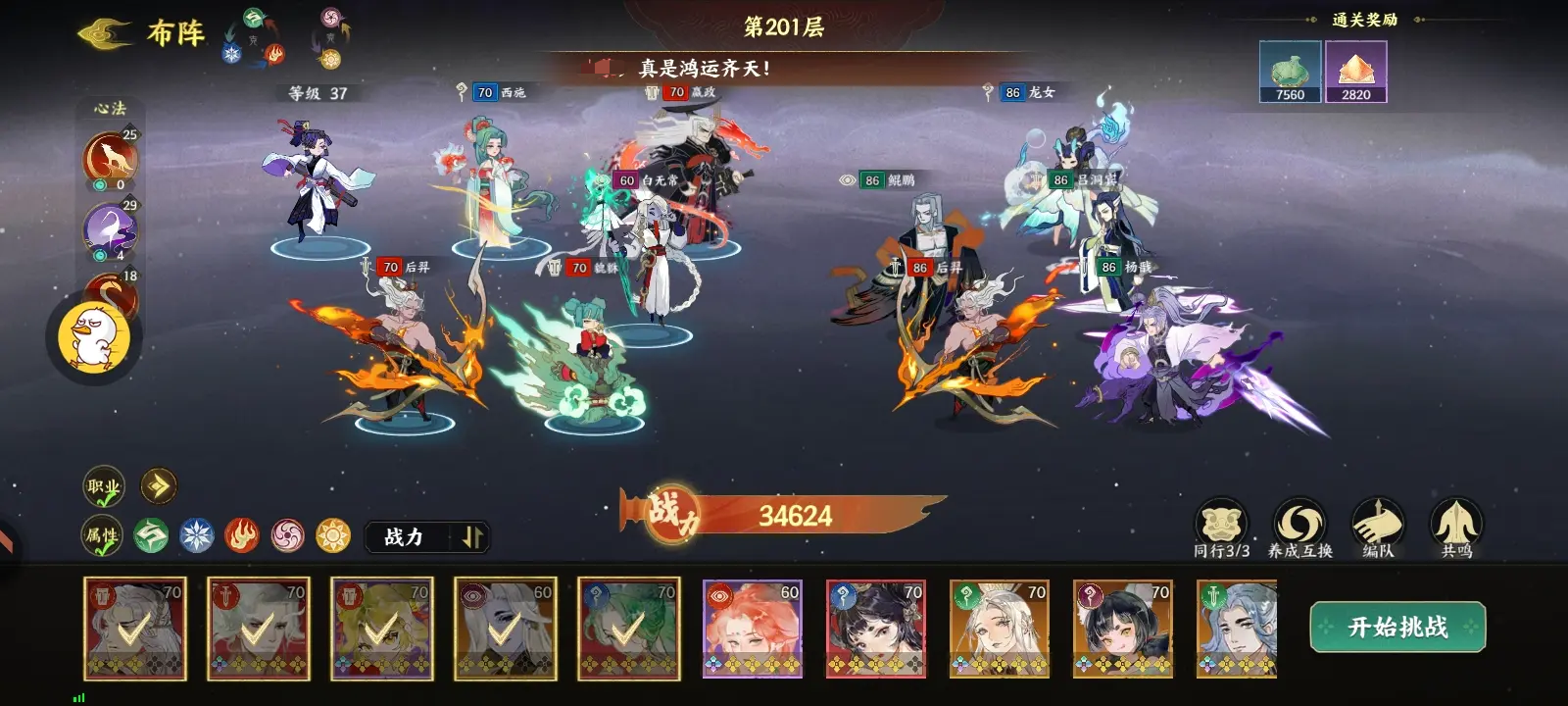
Task: Select the pink level 60 character portrait
Action: [751, 628]
